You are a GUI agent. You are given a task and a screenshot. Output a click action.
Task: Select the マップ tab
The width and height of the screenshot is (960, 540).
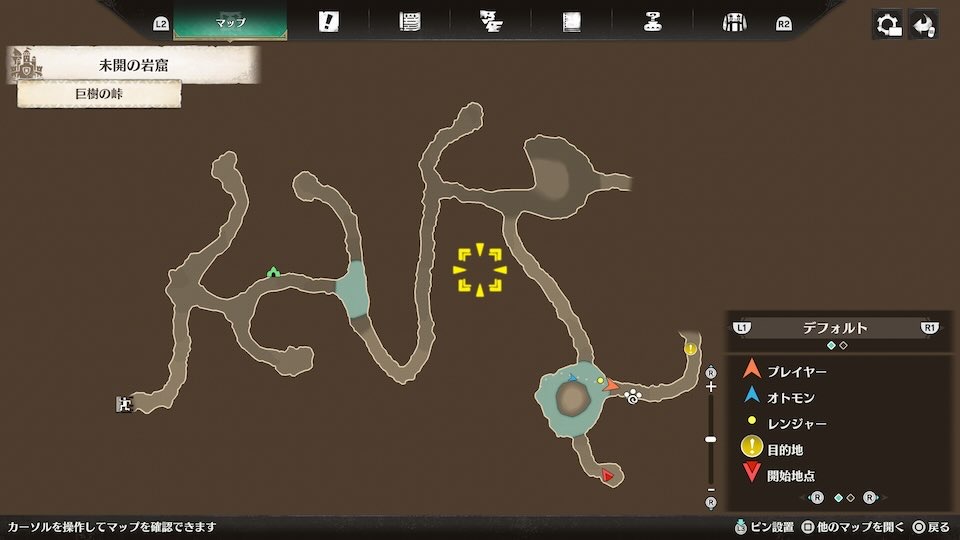pyautogui.click(x=230, y=22)
